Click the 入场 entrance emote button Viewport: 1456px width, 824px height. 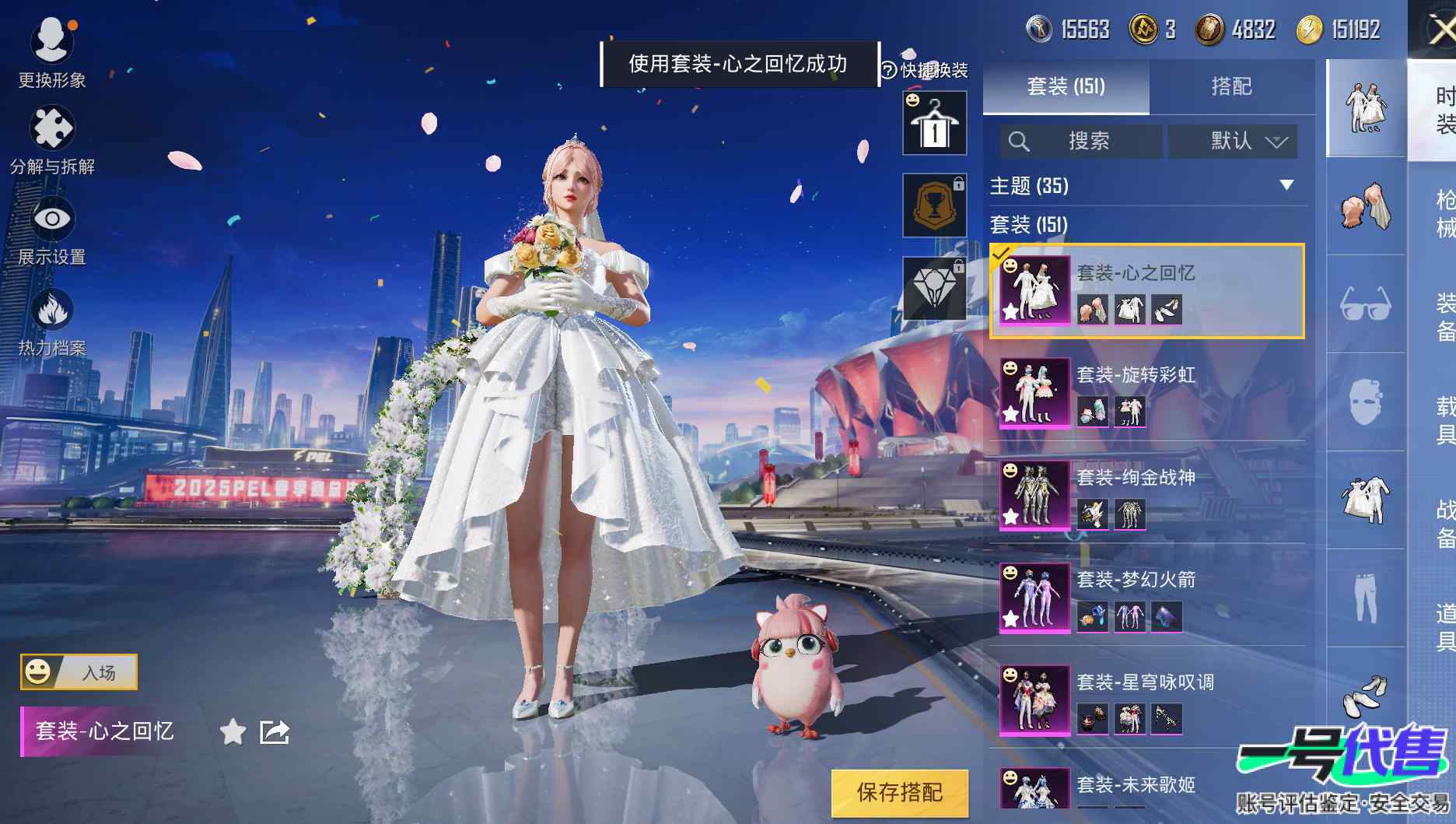79,671
